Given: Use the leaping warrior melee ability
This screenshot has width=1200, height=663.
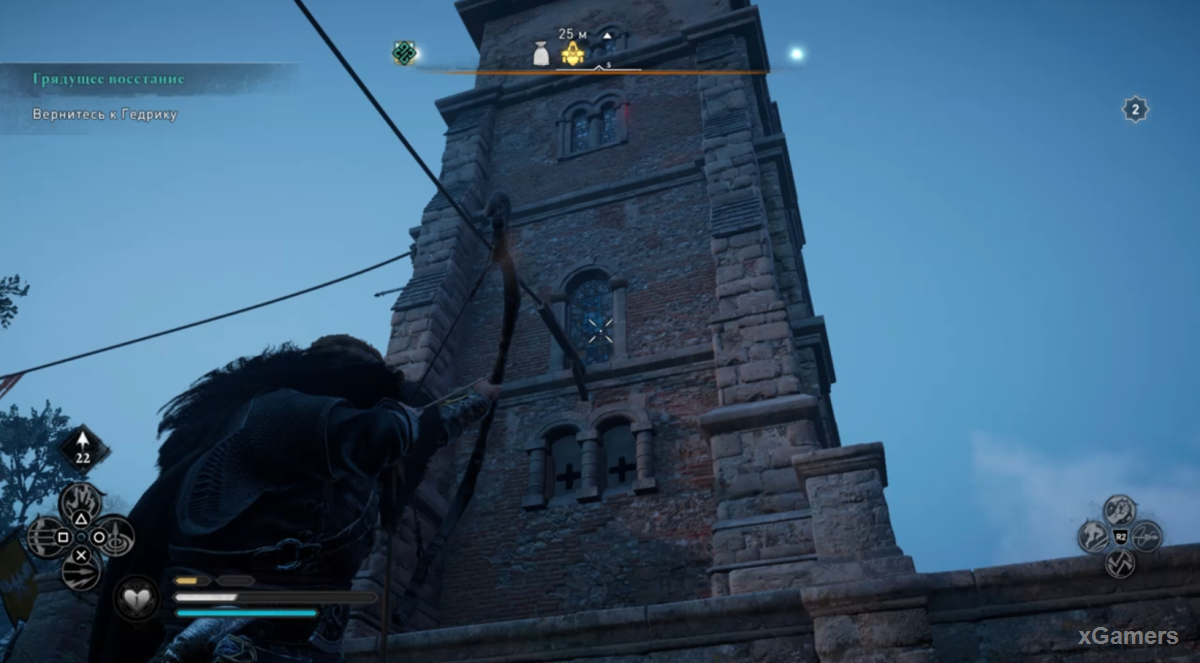Looking at the screenshot, I should pos(1094,537).
